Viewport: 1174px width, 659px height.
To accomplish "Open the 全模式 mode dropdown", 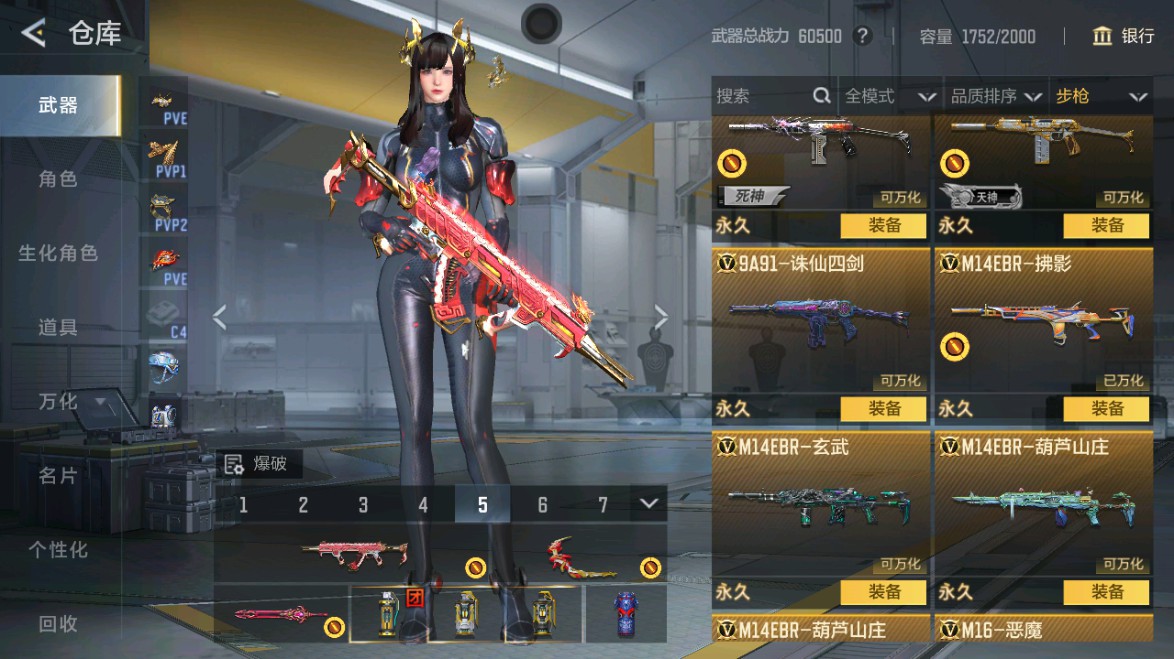I will [x=889, y=96].
